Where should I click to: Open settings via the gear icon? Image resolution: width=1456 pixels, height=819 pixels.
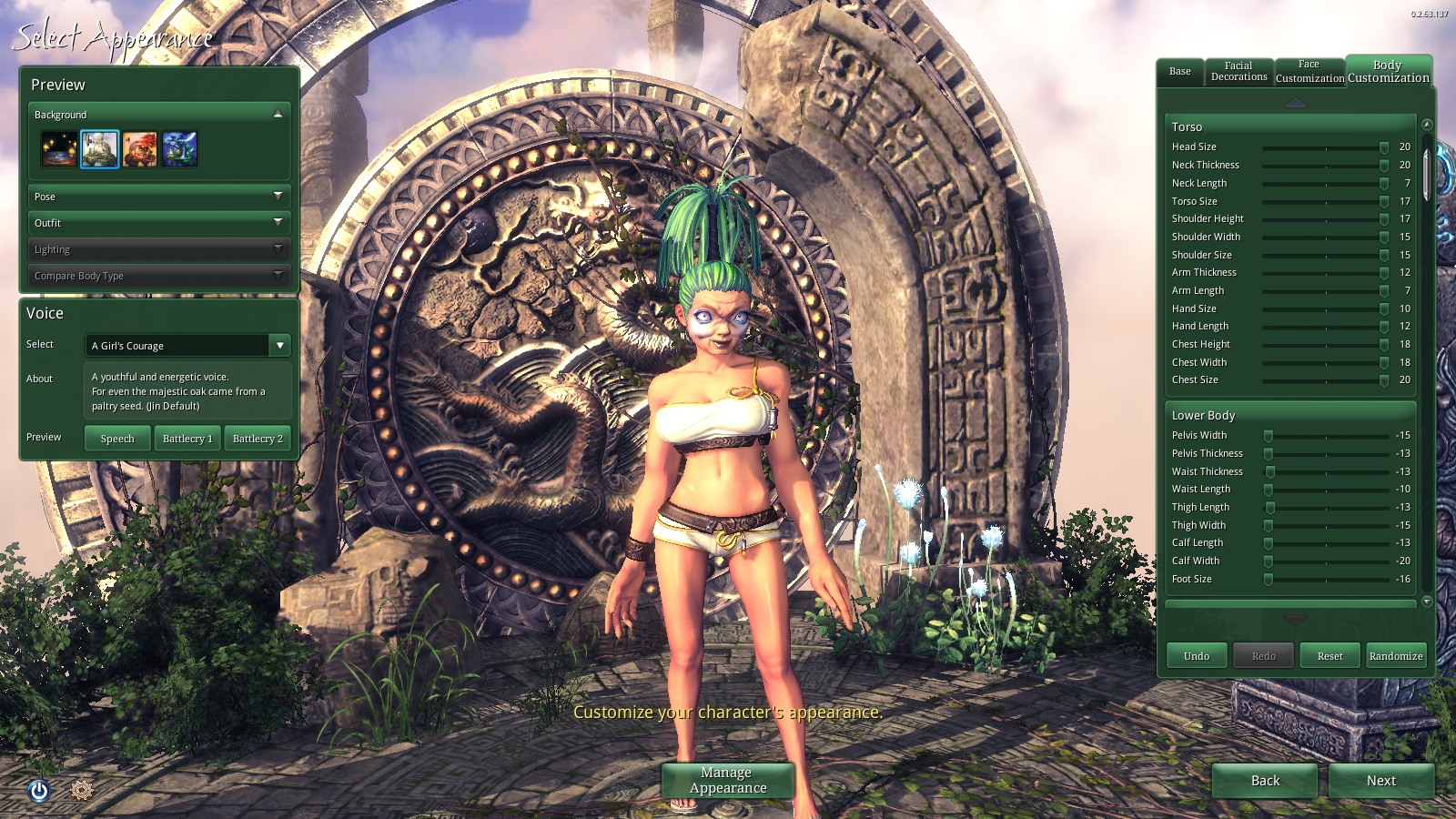pyautogui.click(x=81, y=791)
